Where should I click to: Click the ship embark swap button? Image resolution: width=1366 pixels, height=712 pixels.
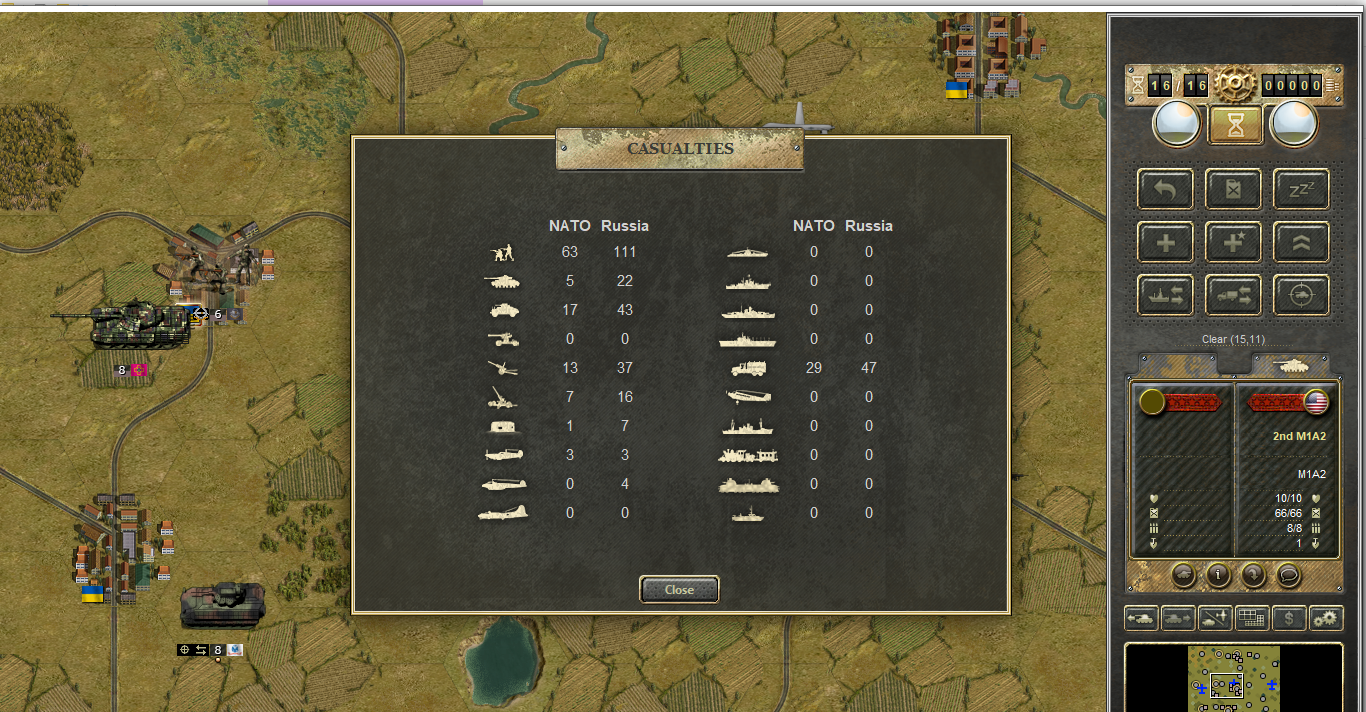[x=1165, y=295]
